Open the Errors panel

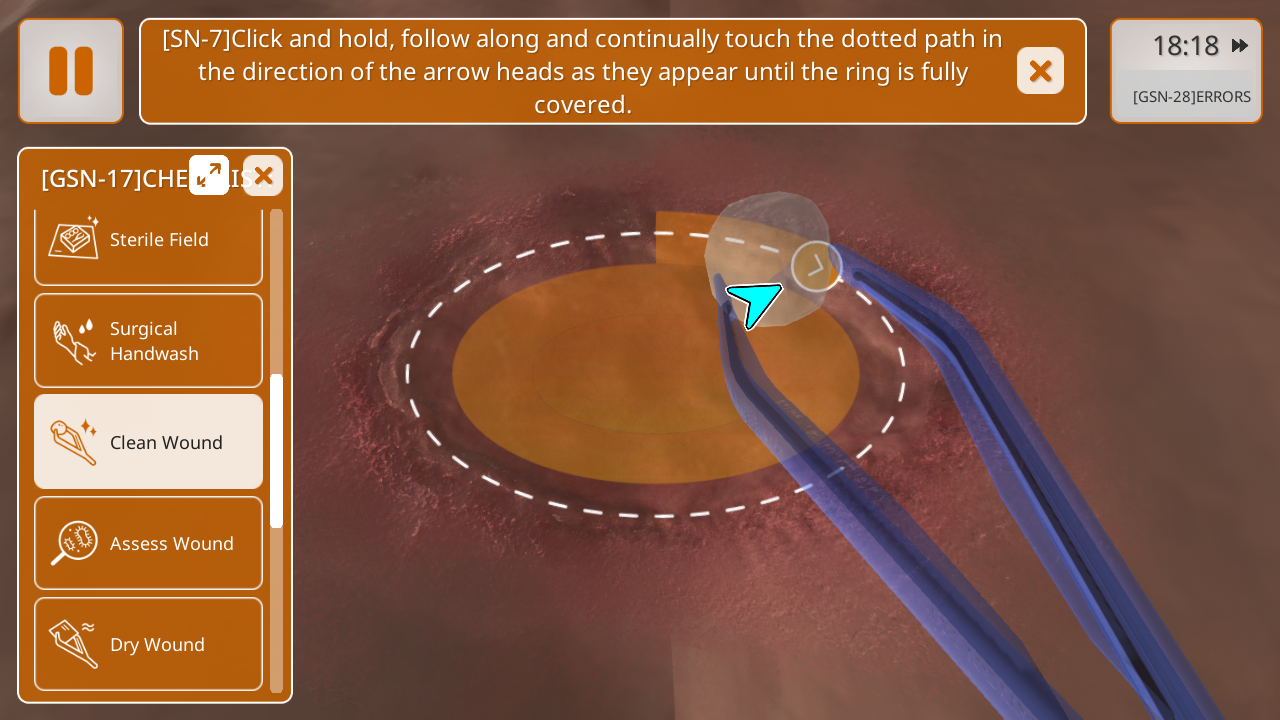1191,97
